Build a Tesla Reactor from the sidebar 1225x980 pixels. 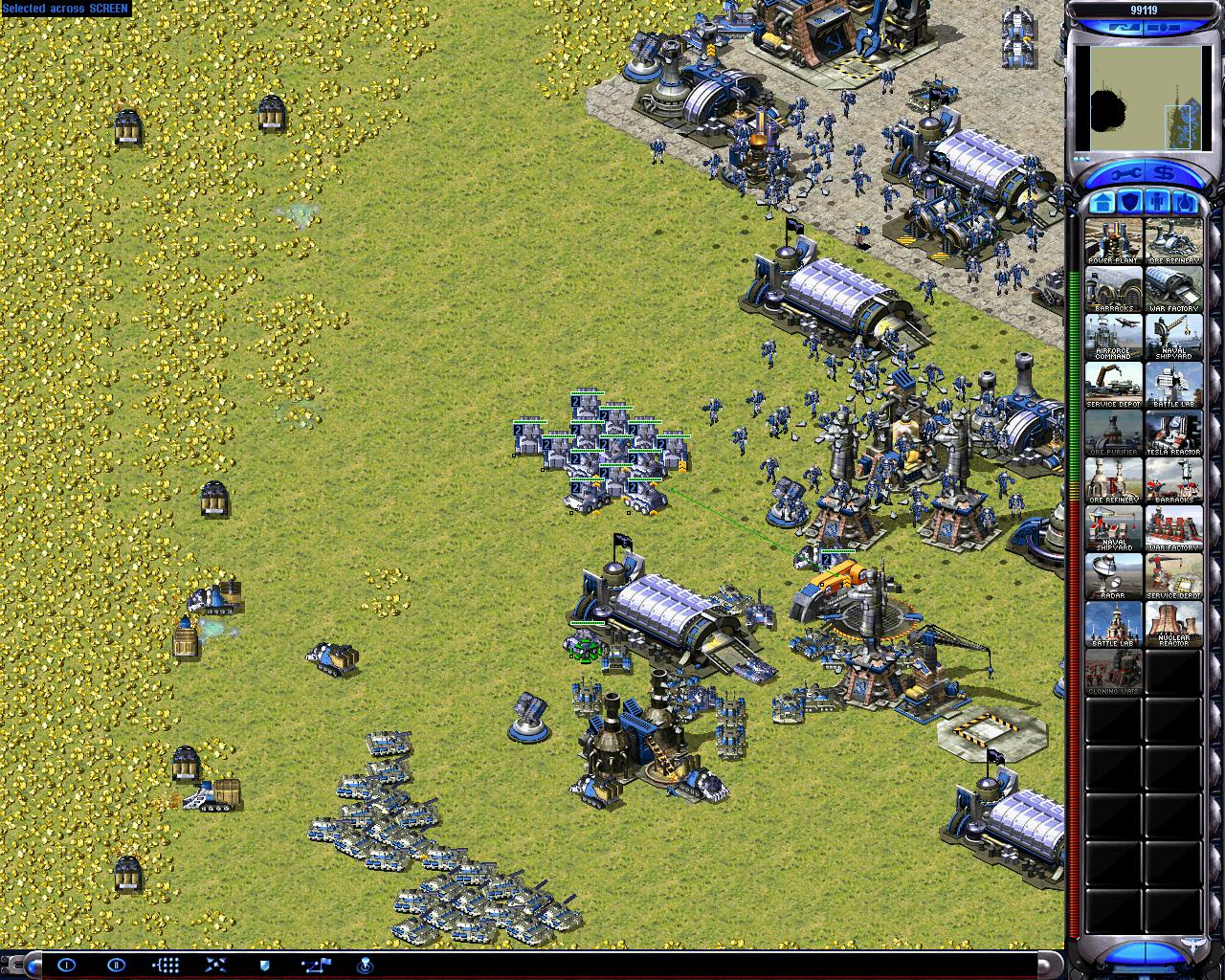(1173, 433)
